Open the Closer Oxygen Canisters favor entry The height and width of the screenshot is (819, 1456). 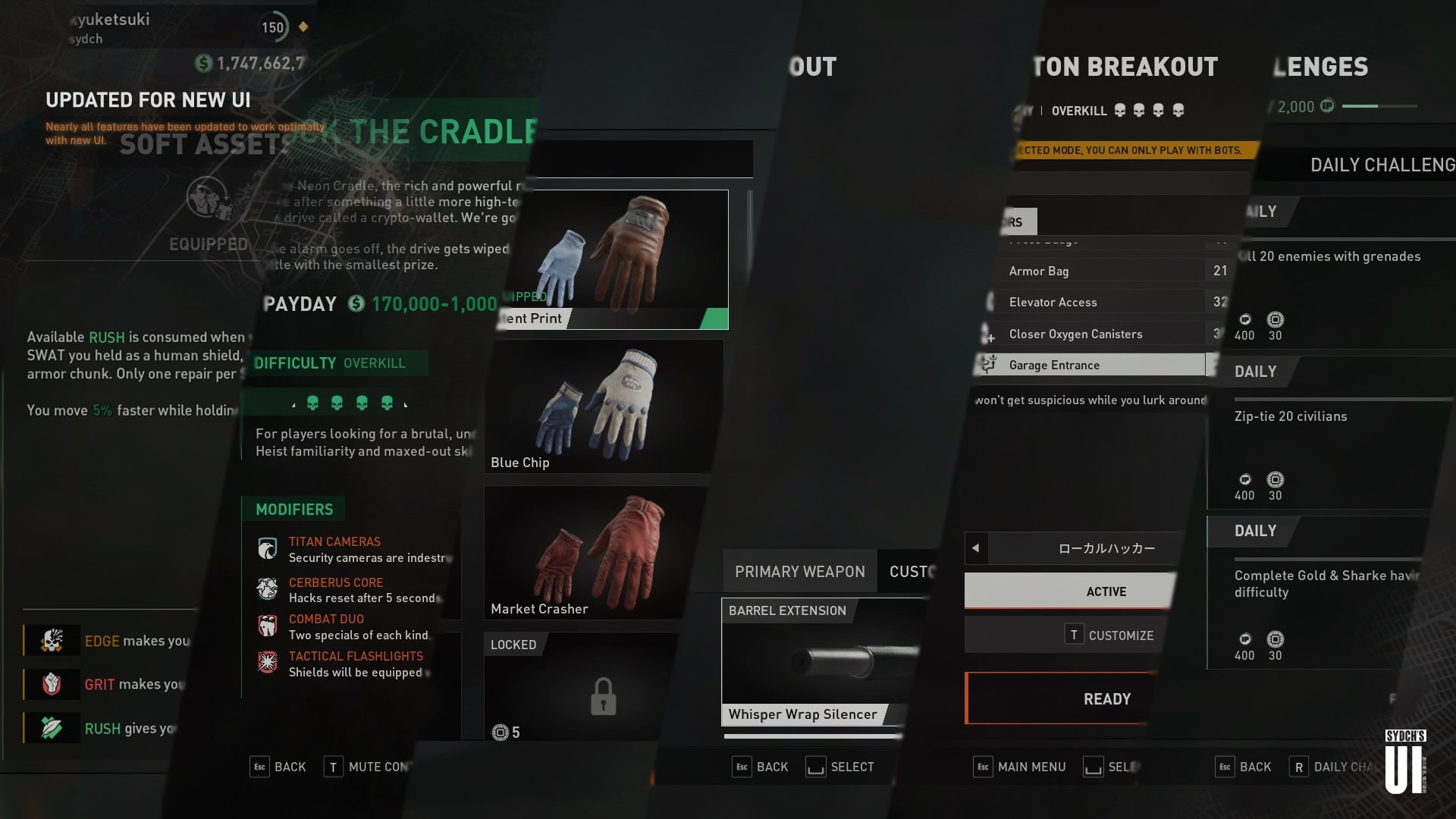tap(1075, 334)
